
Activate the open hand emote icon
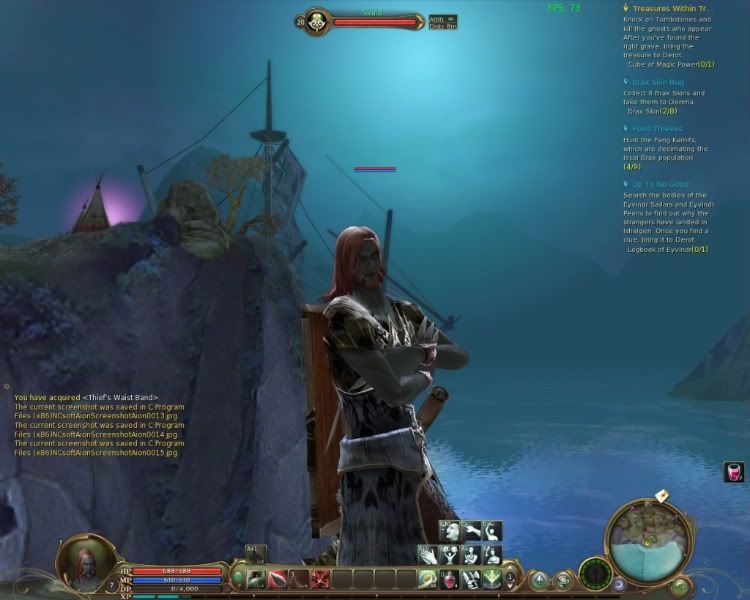428,554
